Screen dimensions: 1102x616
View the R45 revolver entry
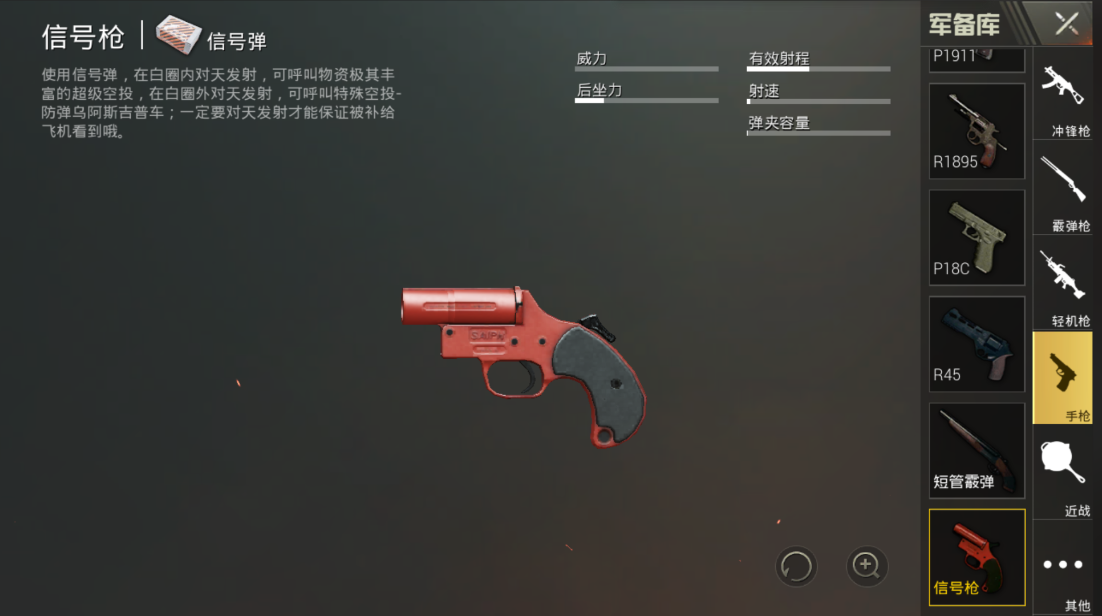pyautogui.click(x=977, y=344)
